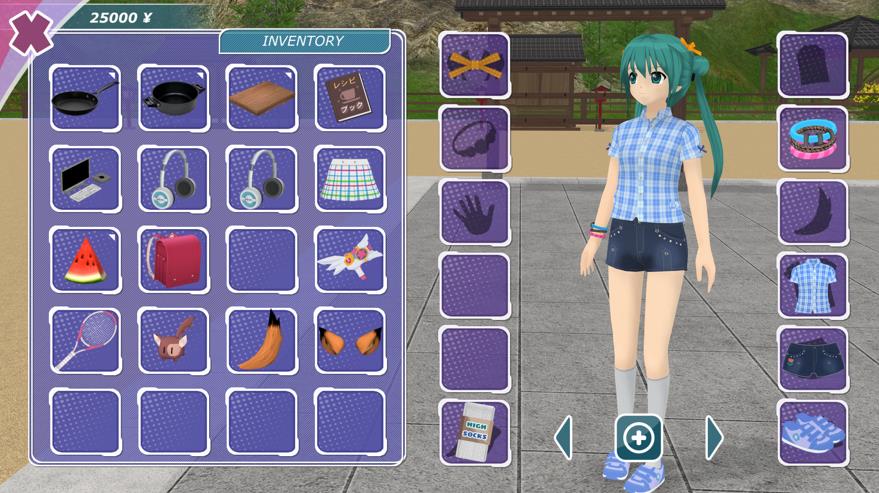Select the watermelon slice
Screen dimensions: 879x493
[x=85, y=260]
